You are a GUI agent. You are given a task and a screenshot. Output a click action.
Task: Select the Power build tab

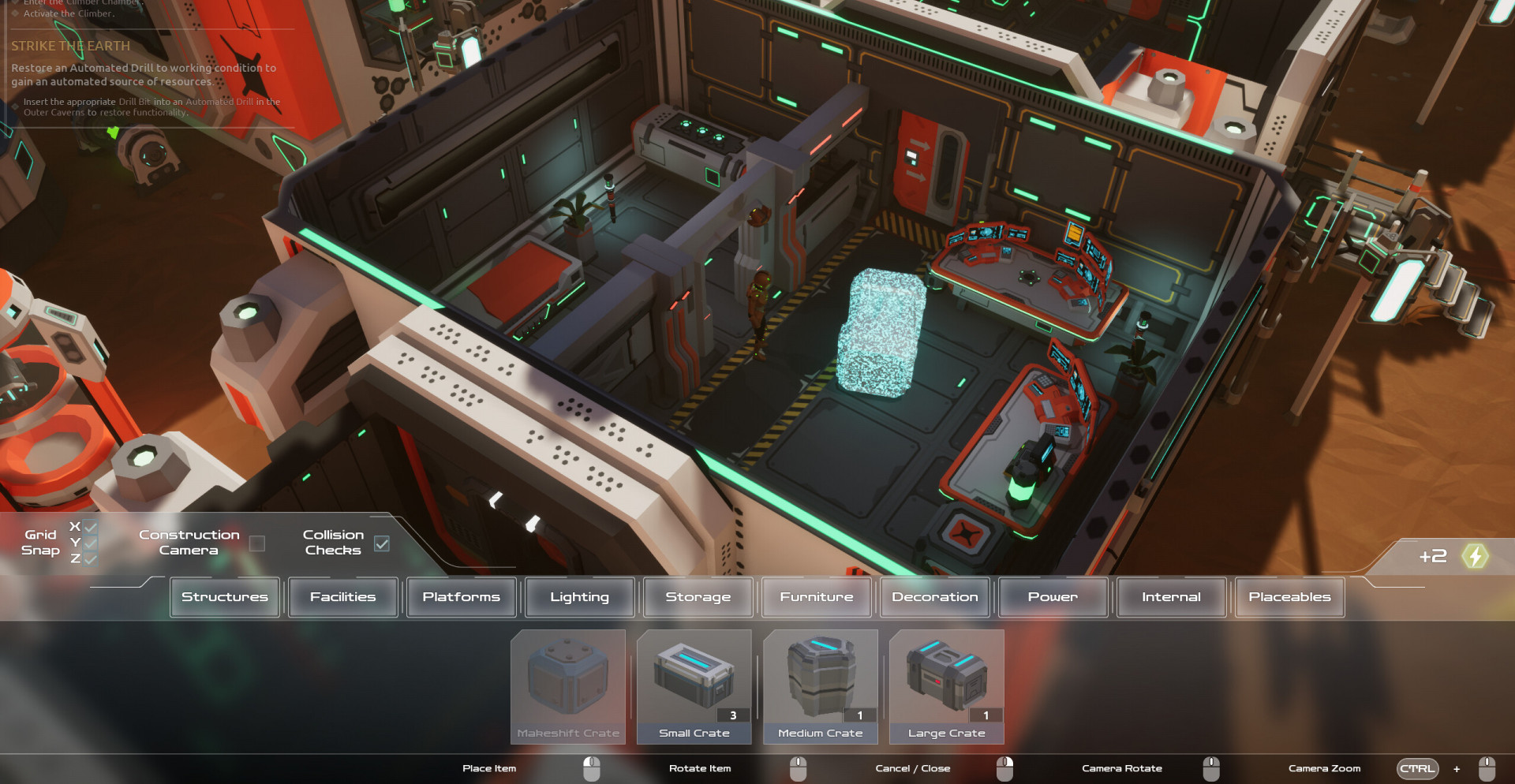tap(1053, 597)
